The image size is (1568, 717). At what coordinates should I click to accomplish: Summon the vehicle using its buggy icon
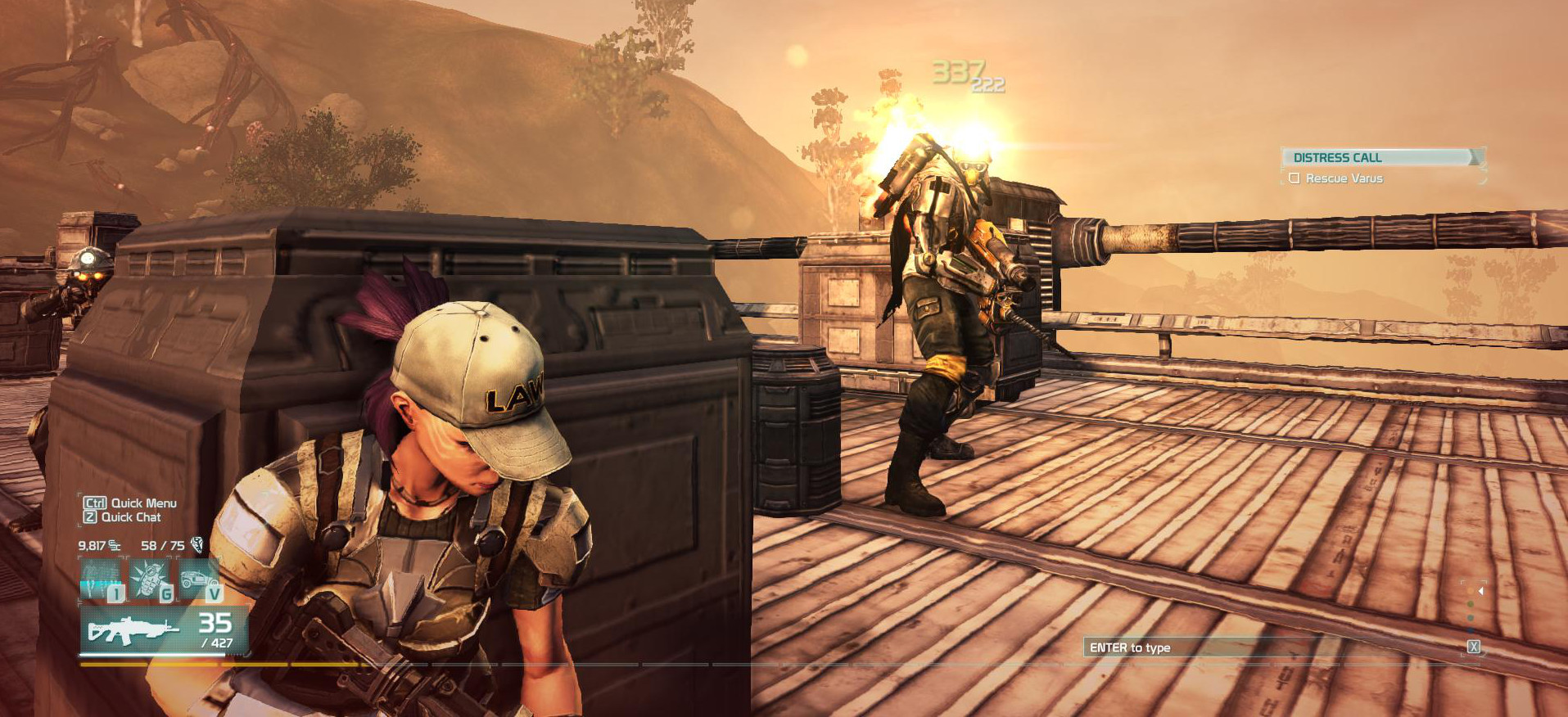click(x=200, y=579)
